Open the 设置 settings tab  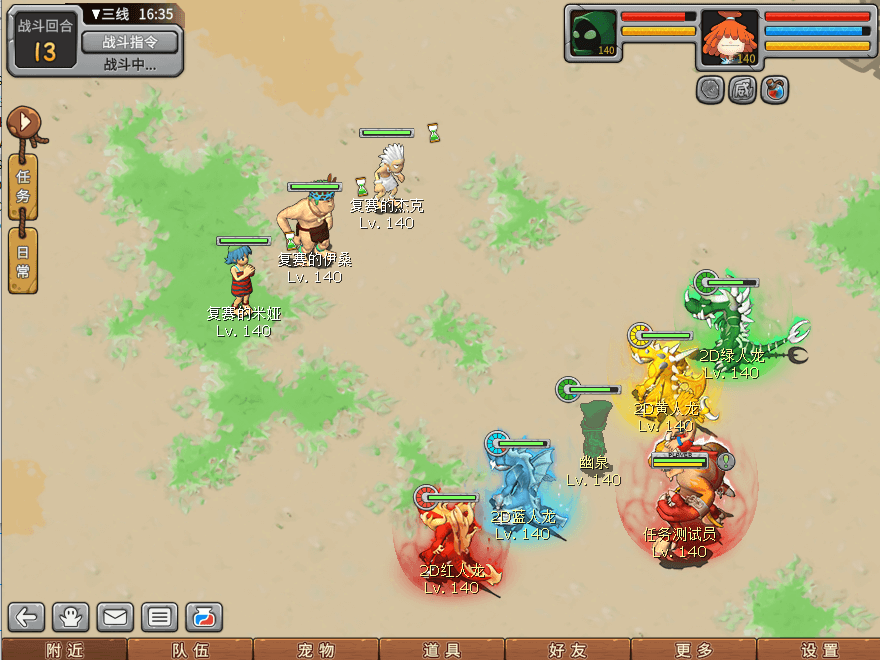coord(819,650)
